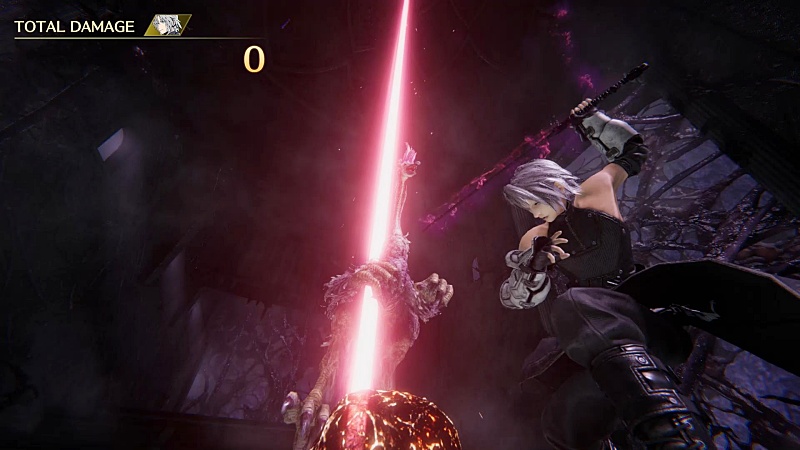Click the character portrait beside Total Damage
Viewport: 800px width, 450px height.
[168, 26]
